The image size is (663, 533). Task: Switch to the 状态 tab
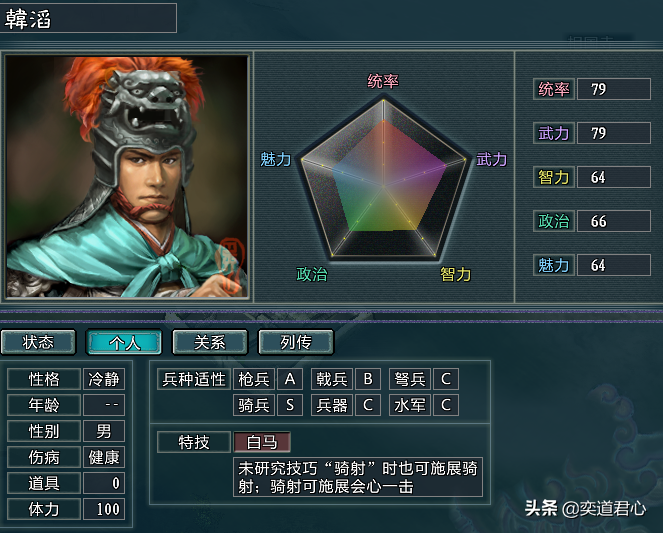click(39, 342)
